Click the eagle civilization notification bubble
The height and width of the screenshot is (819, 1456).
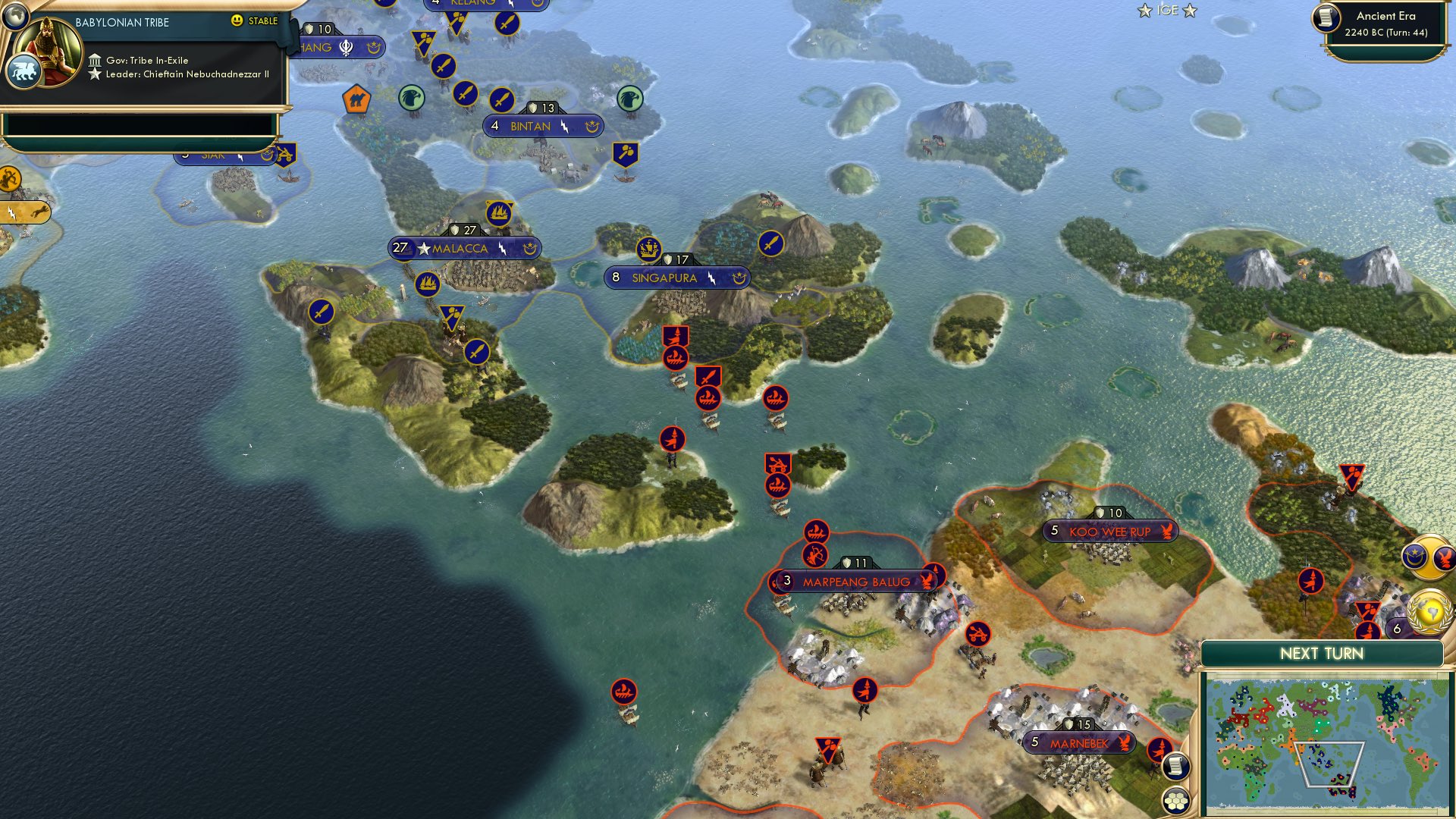pyautogui.click(x=1444, y=559)
